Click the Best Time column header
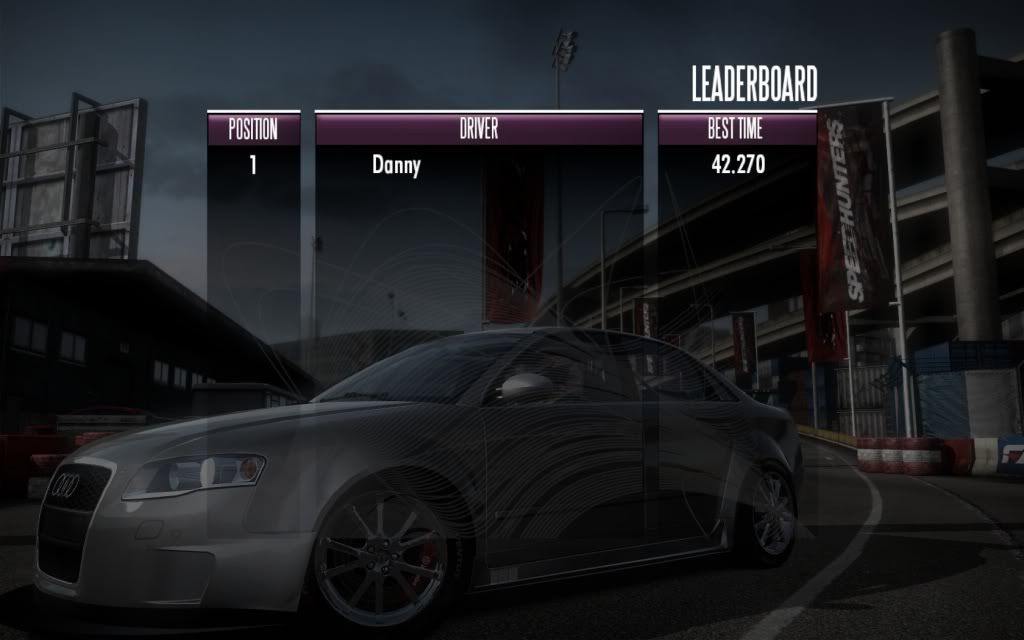 [737, 129]
